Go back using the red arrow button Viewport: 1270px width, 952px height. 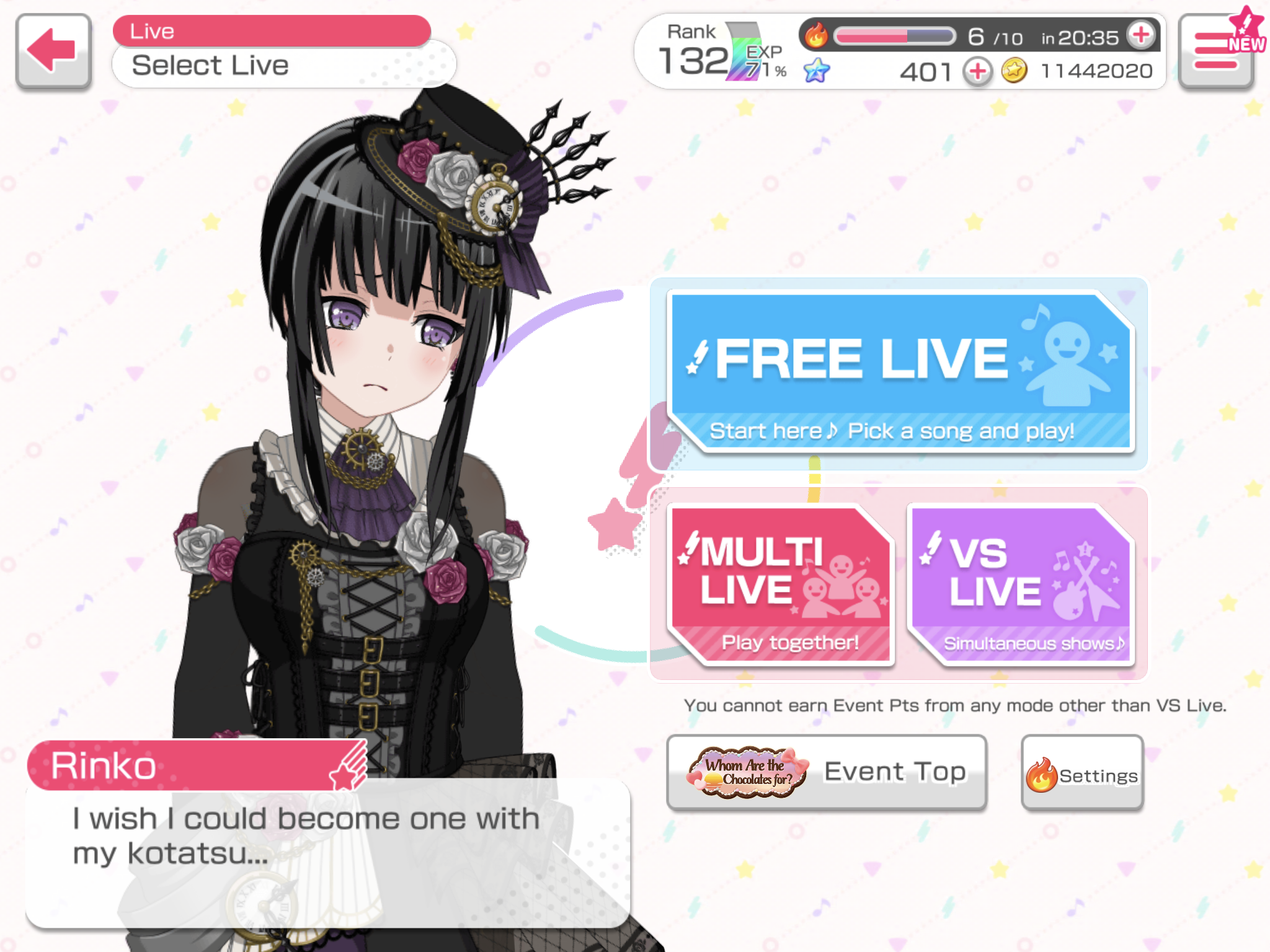click(x=54, y=51)
